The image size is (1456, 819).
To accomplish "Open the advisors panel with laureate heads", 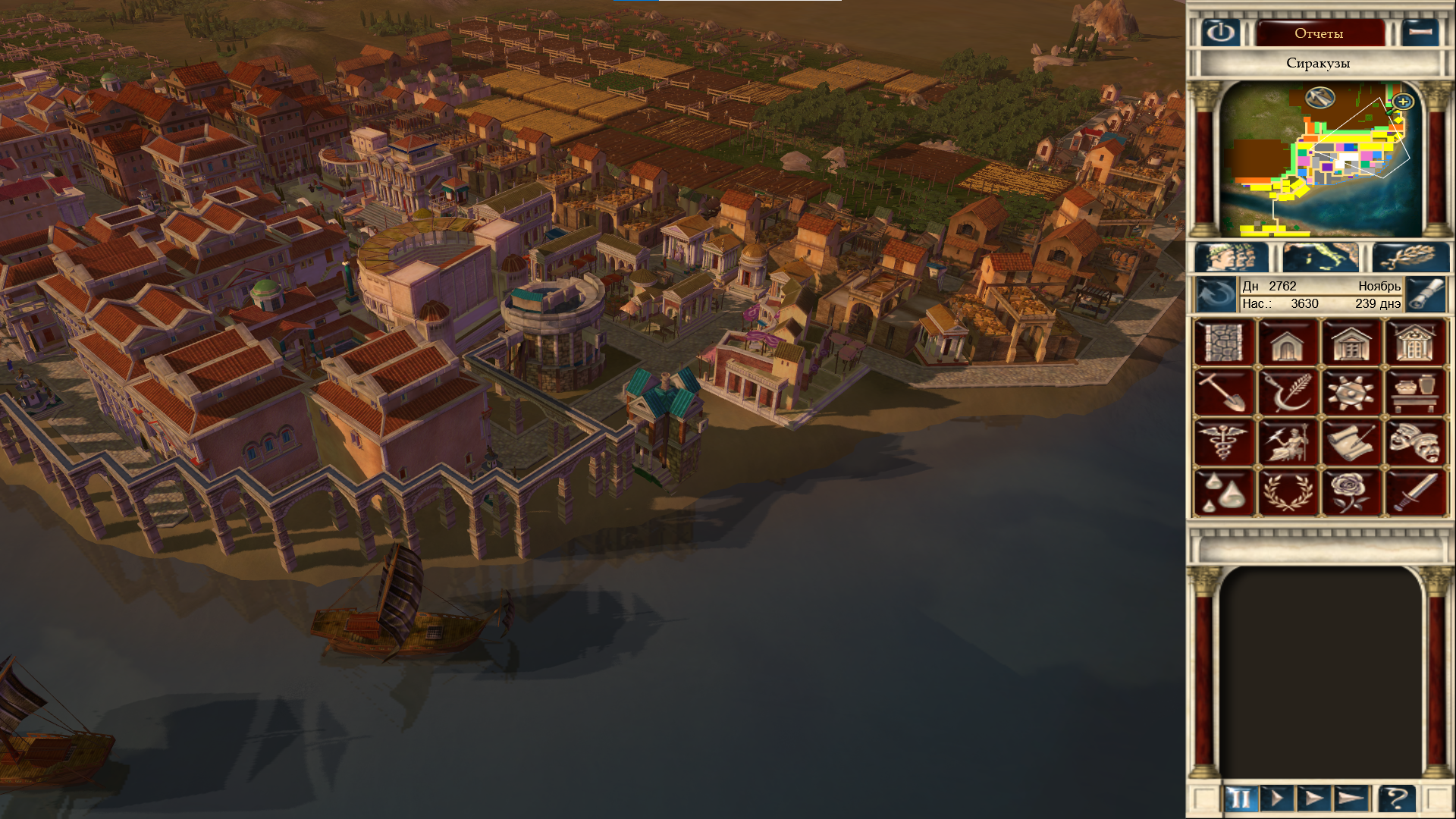I will (1232, 258).
